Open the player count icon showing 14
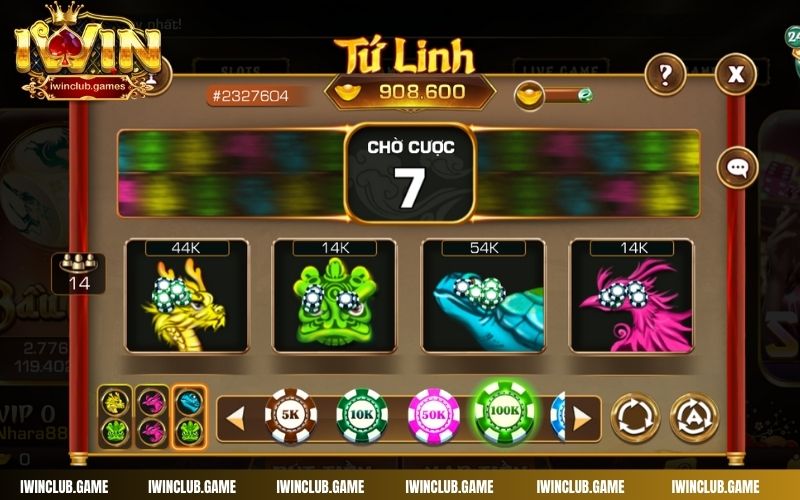This screenshot has height=500, width=800. [78, 273]
